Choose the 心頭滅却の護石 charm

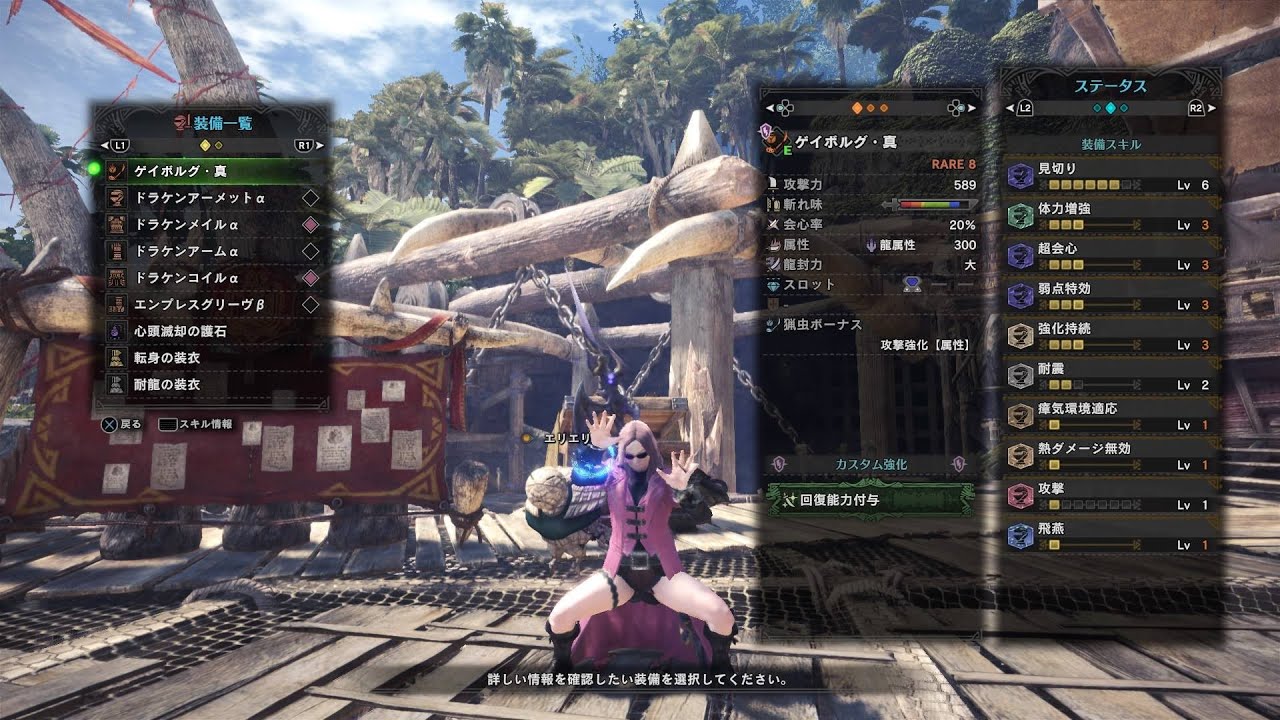coord(210,330)
